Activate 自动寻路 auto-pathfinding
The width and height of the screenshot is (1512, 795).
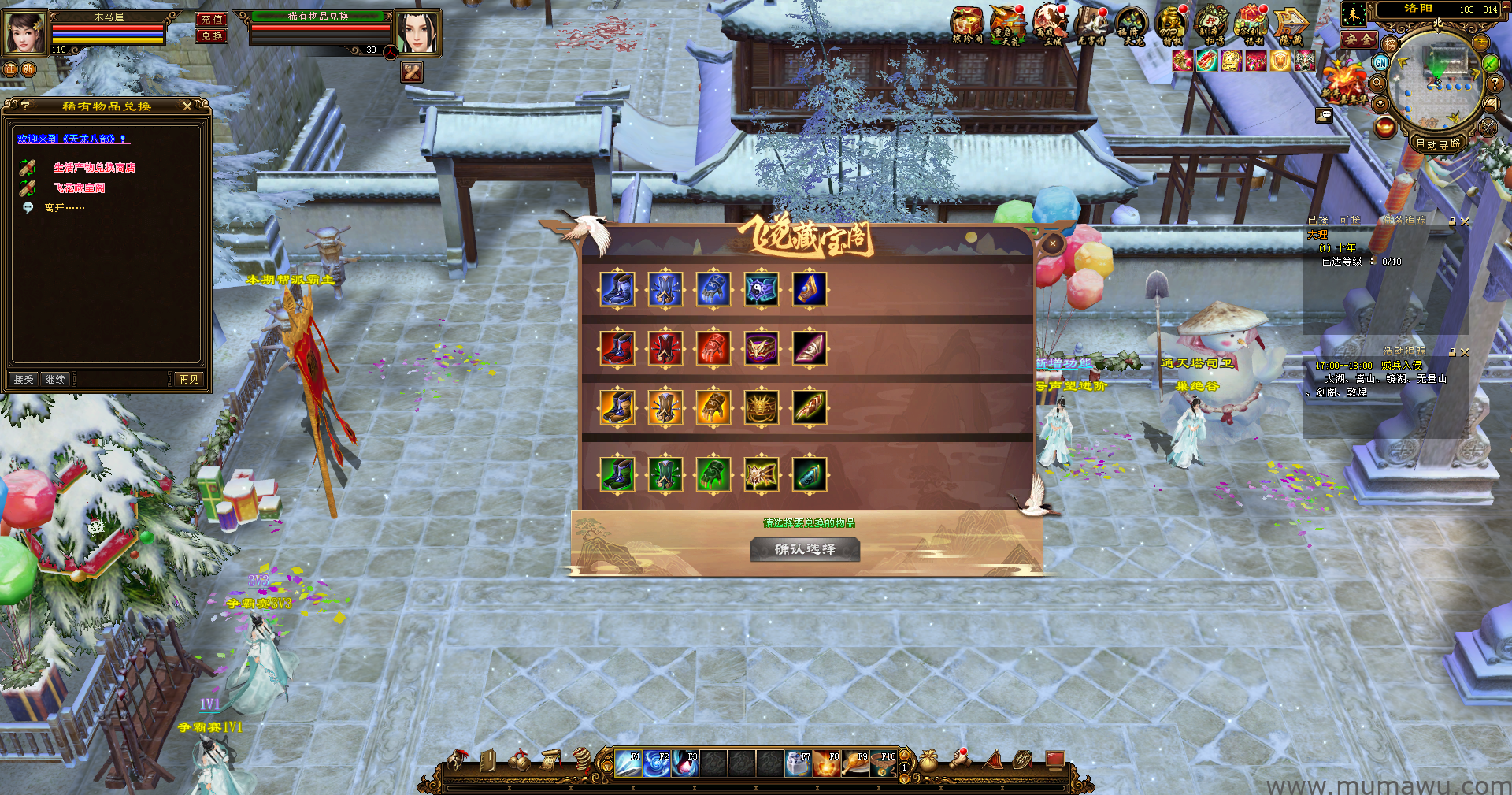(x=1438, y=143)
